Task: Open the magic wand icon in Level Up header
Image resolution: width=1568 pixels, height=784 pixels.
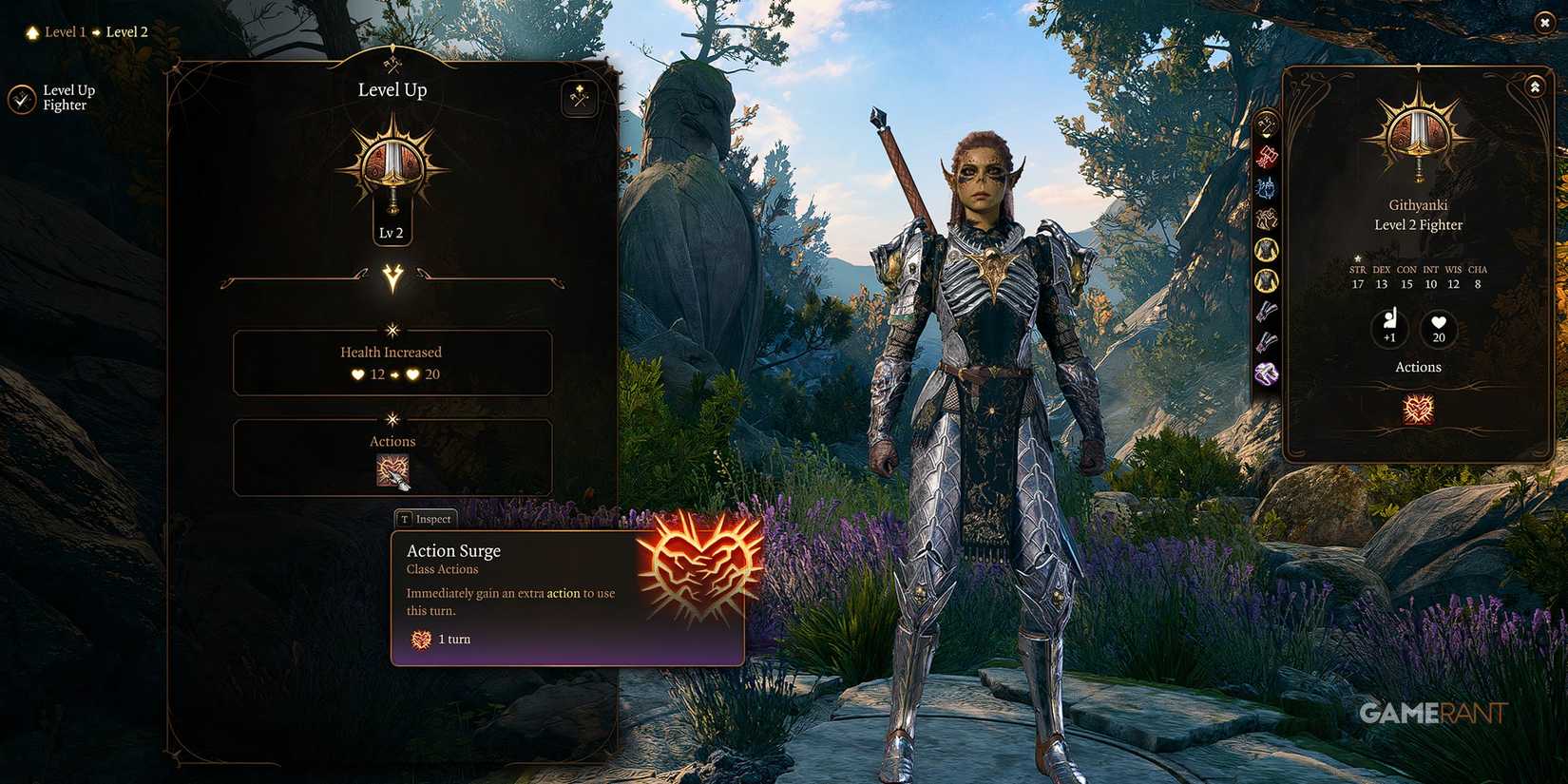Action: (578, 98)
